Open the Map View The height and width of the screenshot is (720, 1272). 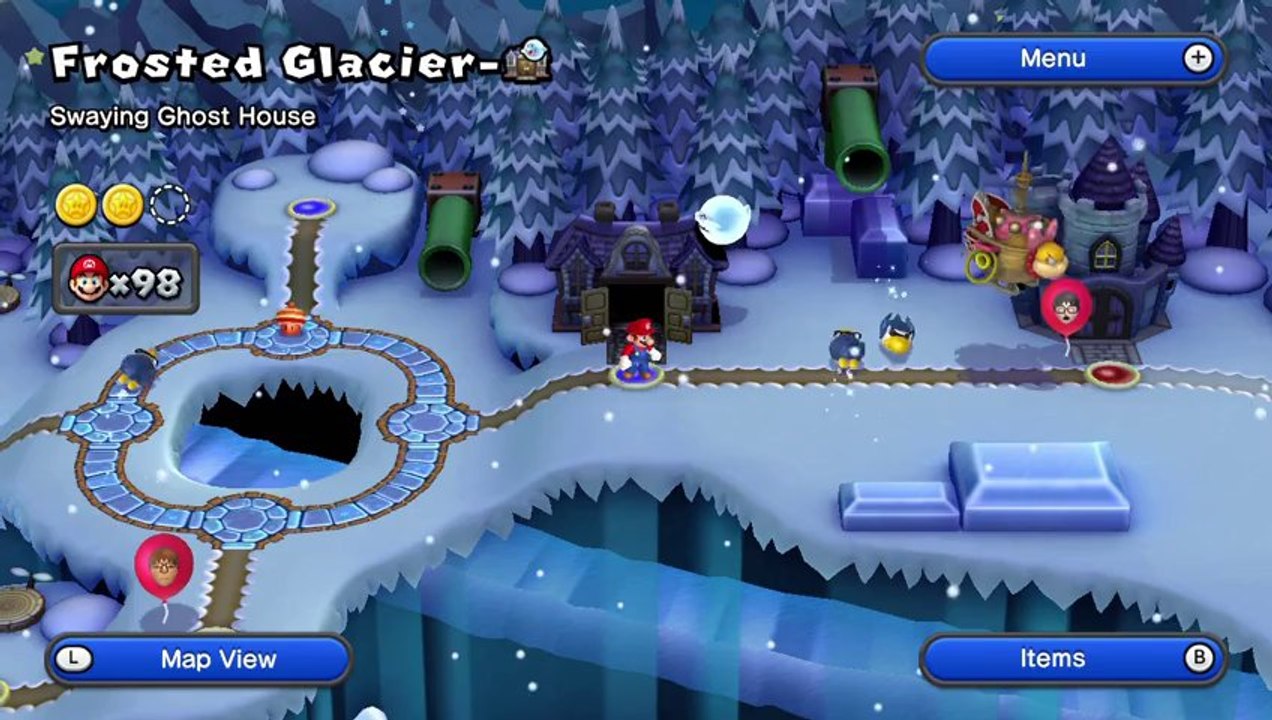point(199,659)
